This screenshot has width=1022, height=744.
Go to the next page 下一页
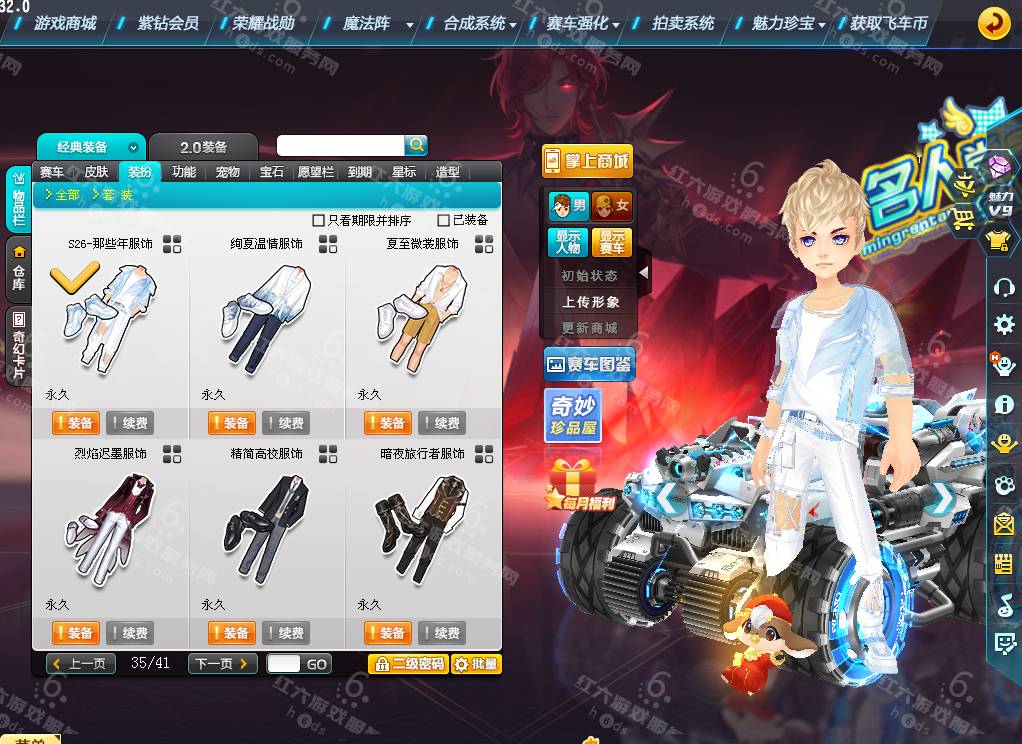point(224,663)
